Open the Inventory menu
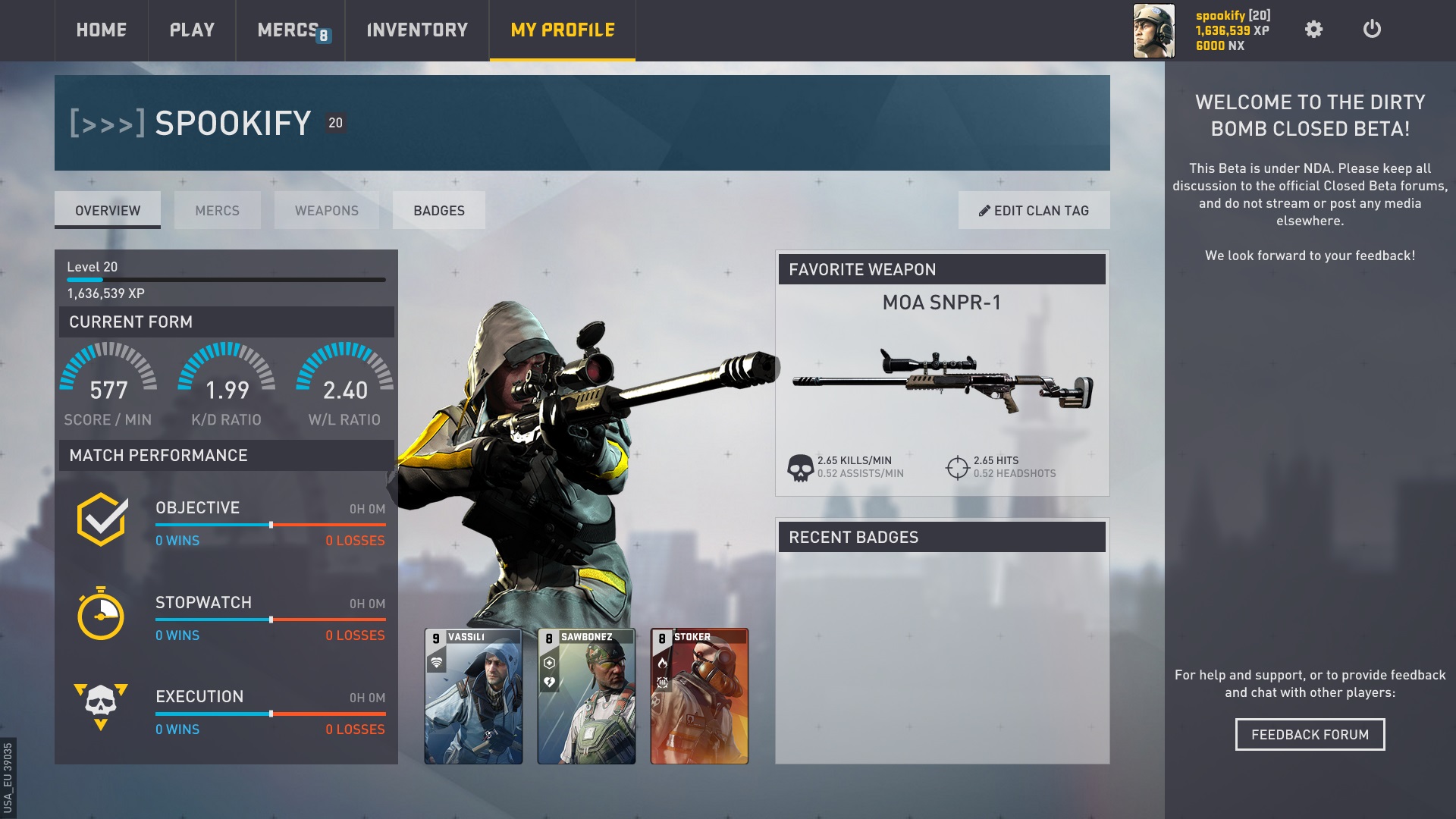Screen dimensions: 1456x819 point(417,30)
